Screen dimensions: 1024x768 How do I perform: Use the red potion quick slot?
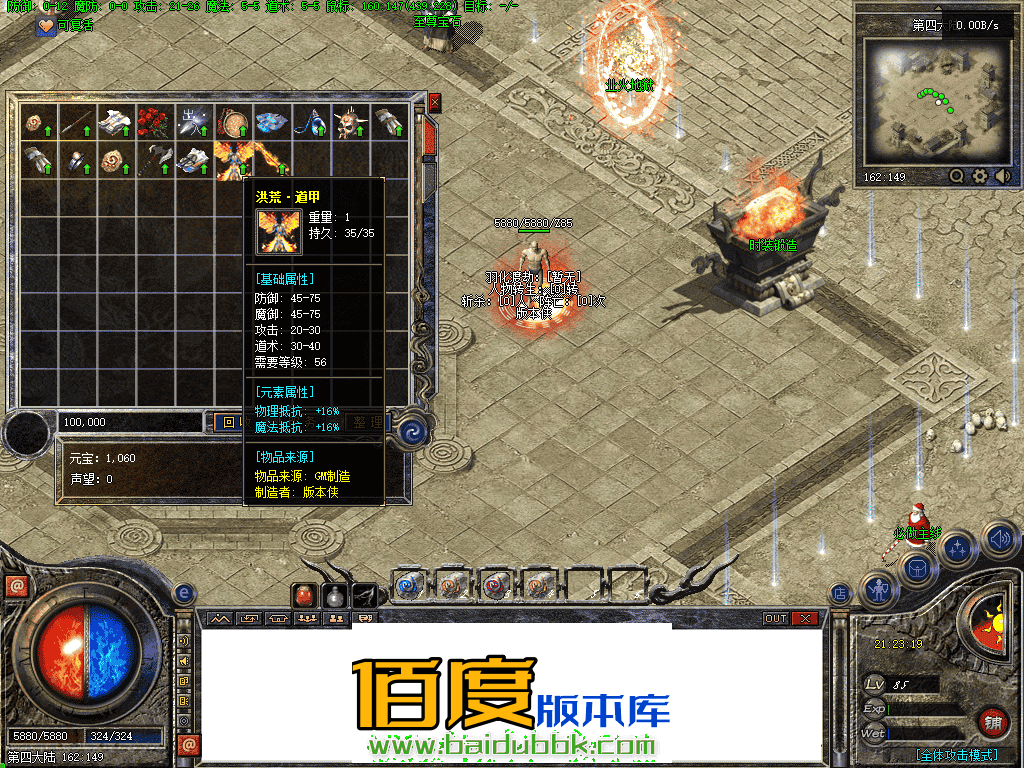pyautogui.click(x=304, y=595)
